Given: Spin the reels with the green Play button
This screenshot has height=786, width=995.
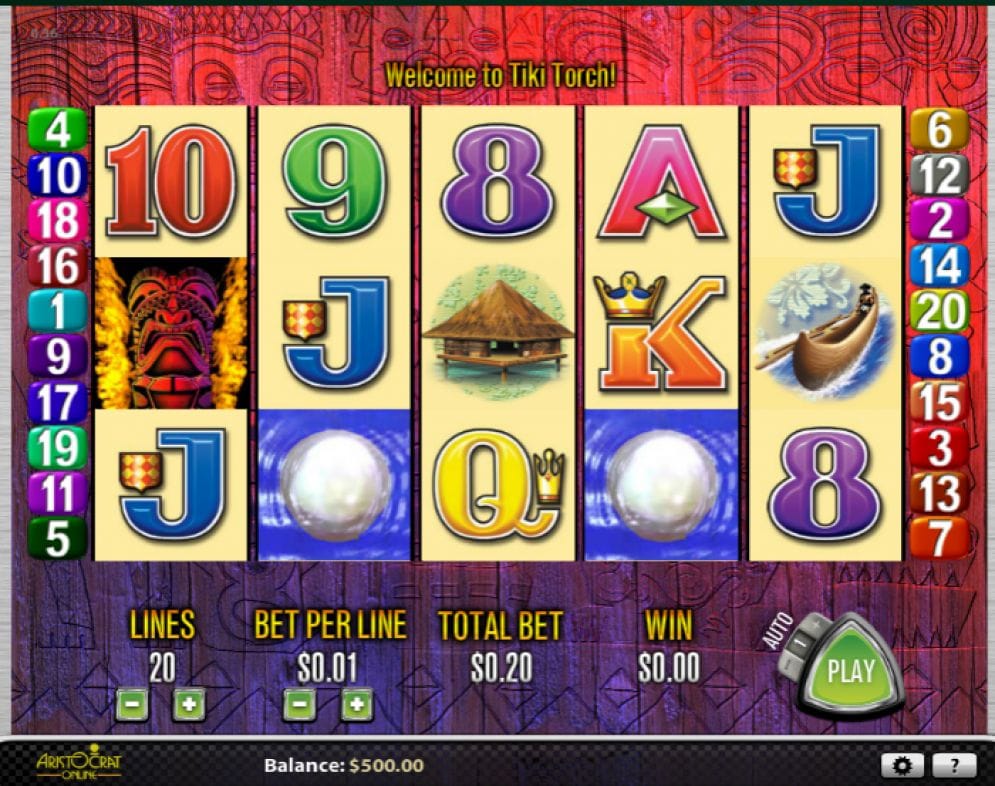Looking at the screenshot, I should (x=850, y=670).
